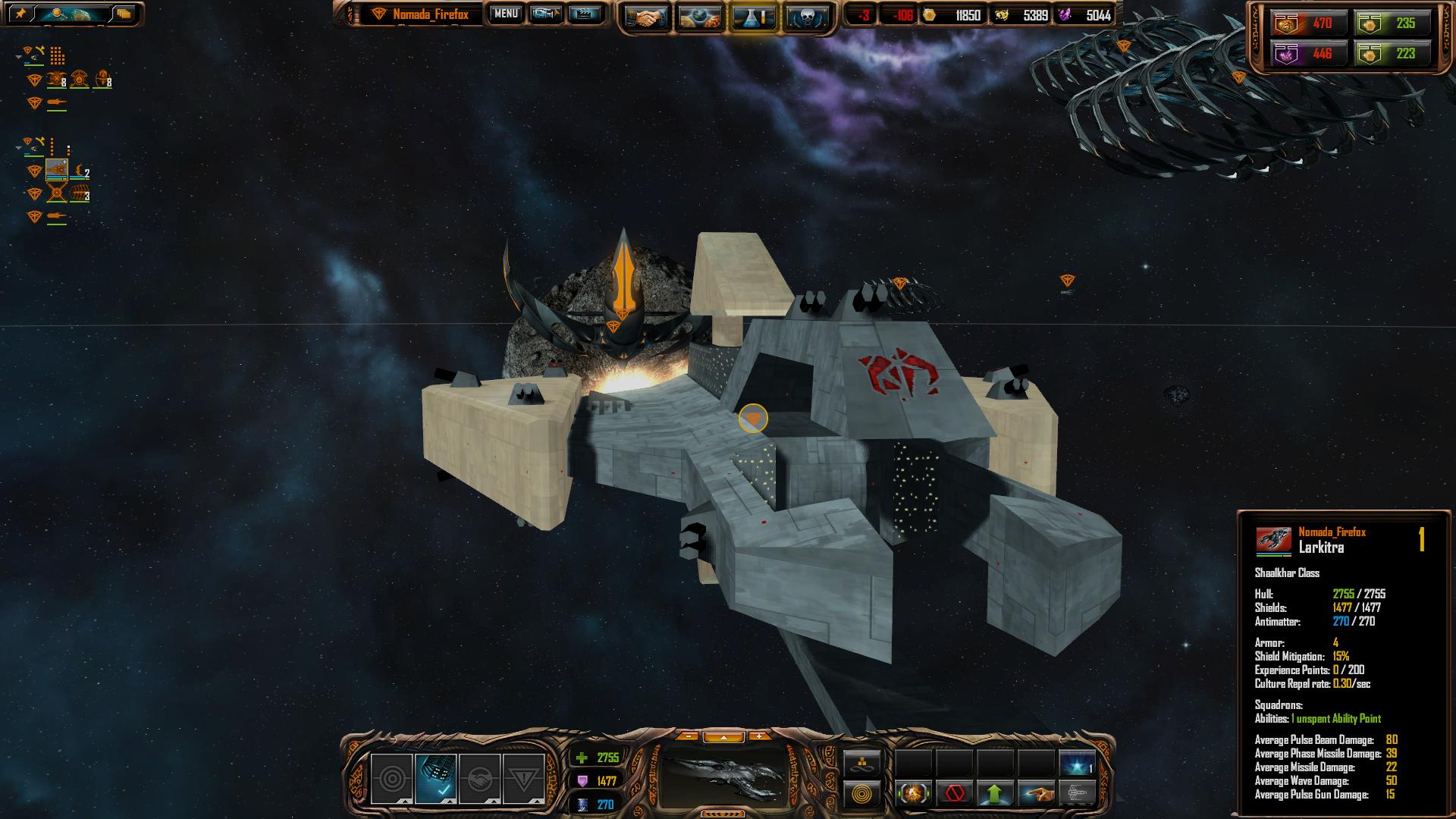
Task: Select the warning triangle stance slot
Action: pos(524,779)
